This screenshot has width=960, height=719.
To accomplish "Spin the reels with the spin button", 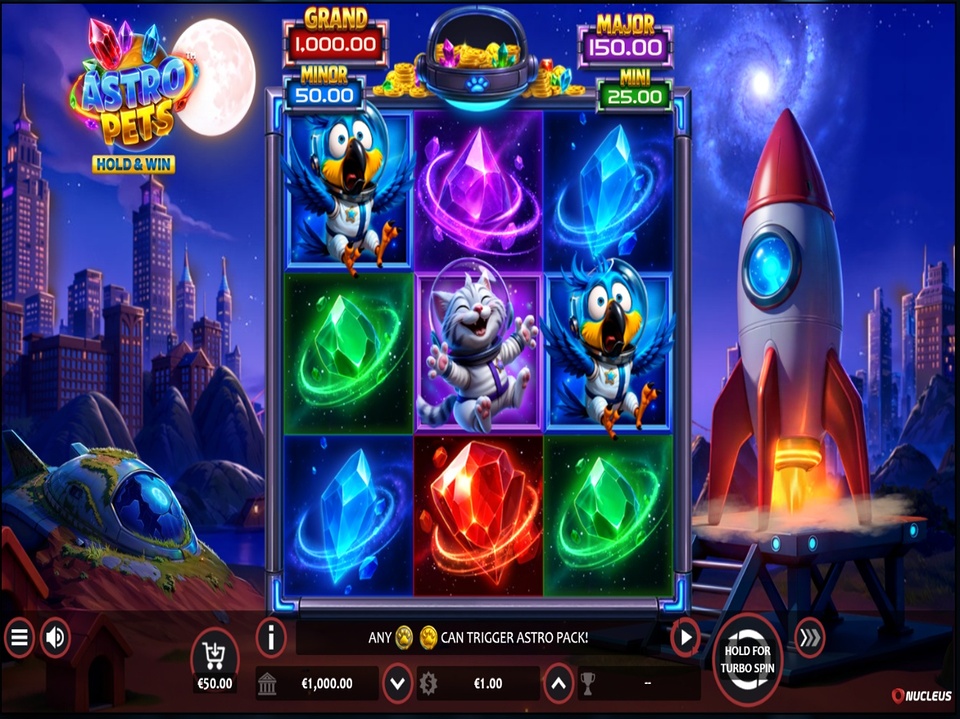I will coord(748,659).
